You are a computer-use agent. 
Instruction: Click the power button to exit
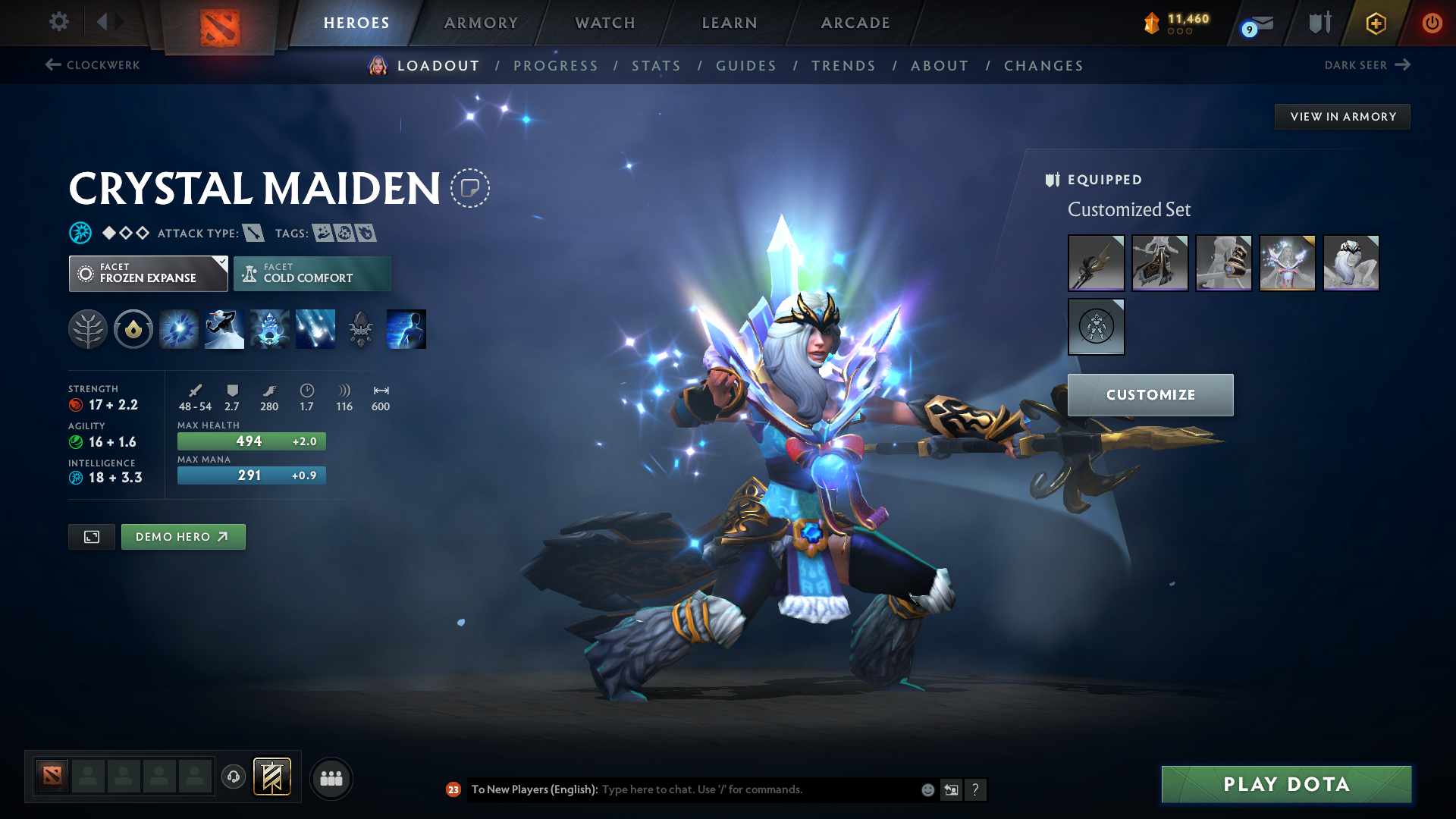pos(1432,23)
